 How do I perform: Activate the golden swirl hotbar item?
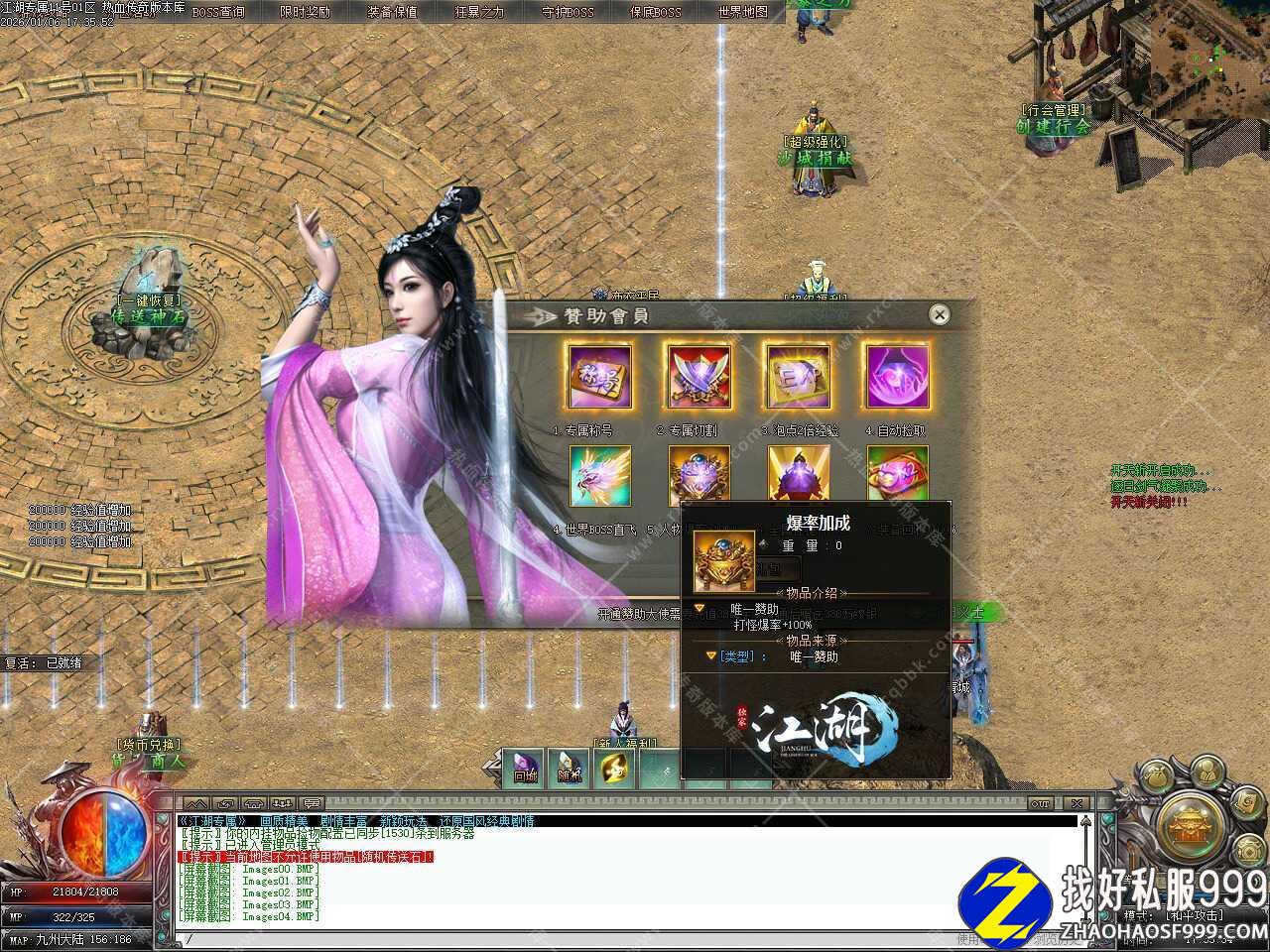tap(614, 770)
